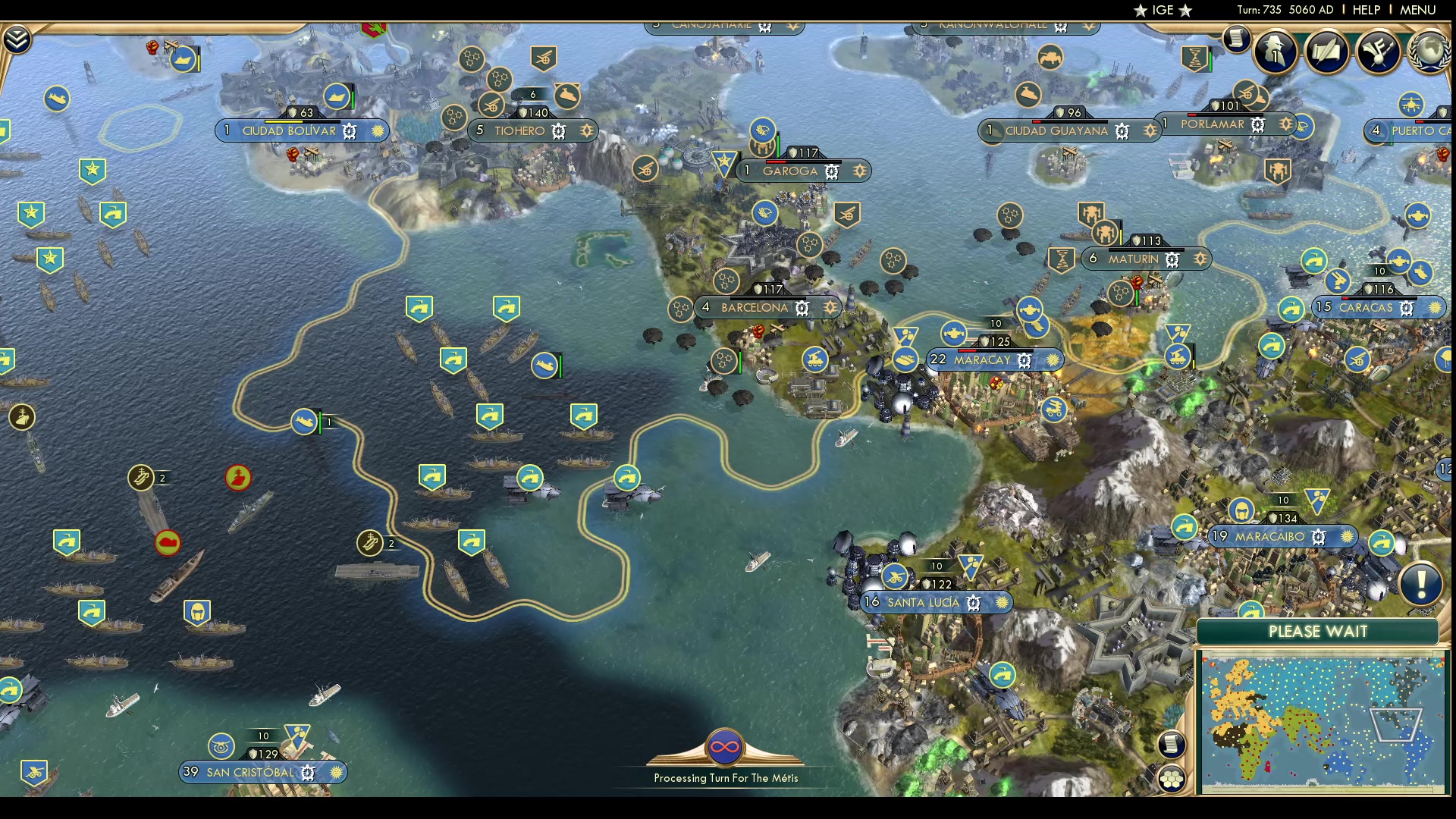Open the Culture overview icon
Viewport: 1456px width, 819px height.
(x=1379, y=51)
